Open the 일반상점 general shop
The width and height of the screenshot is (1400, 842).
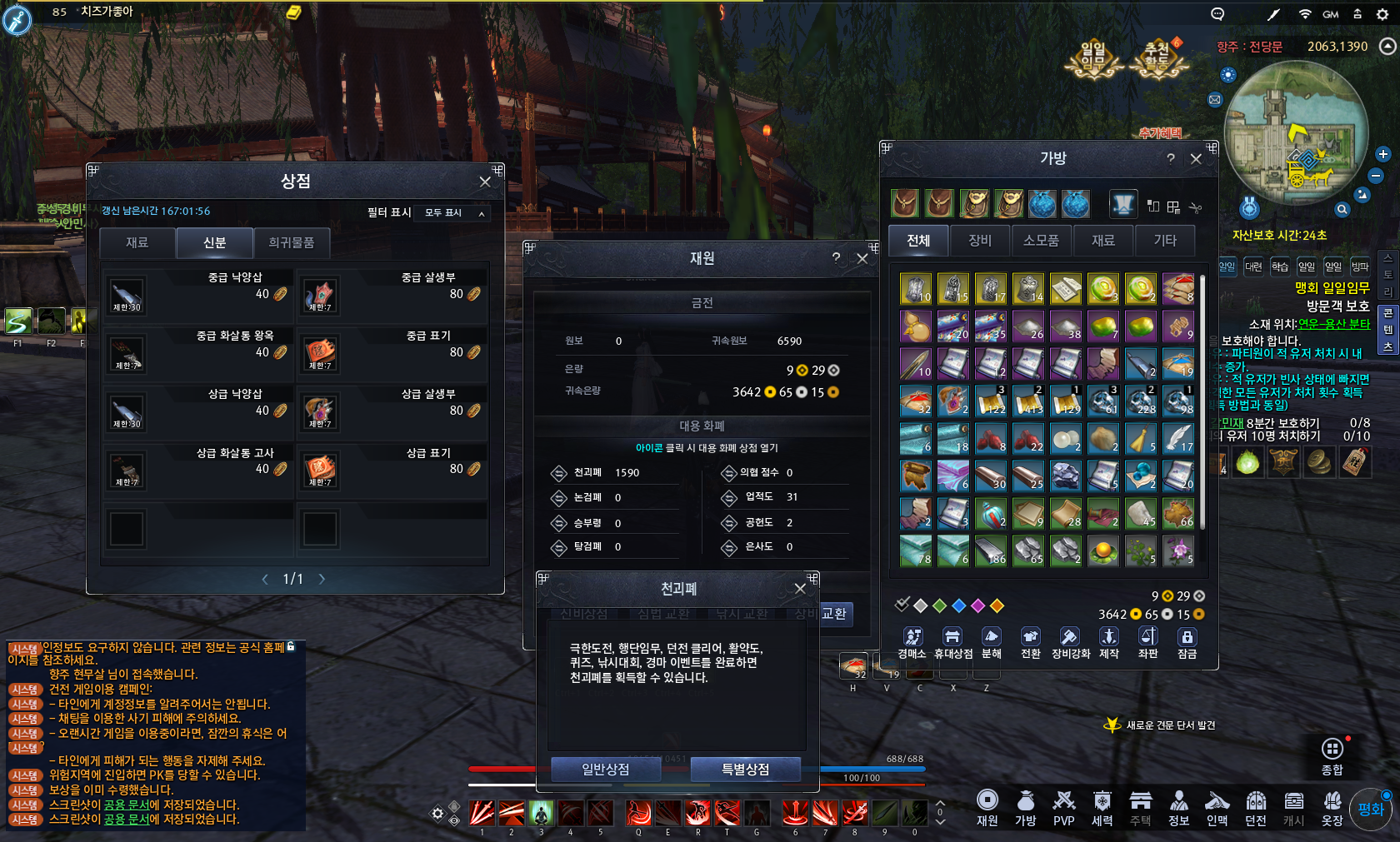pos(606,770)
